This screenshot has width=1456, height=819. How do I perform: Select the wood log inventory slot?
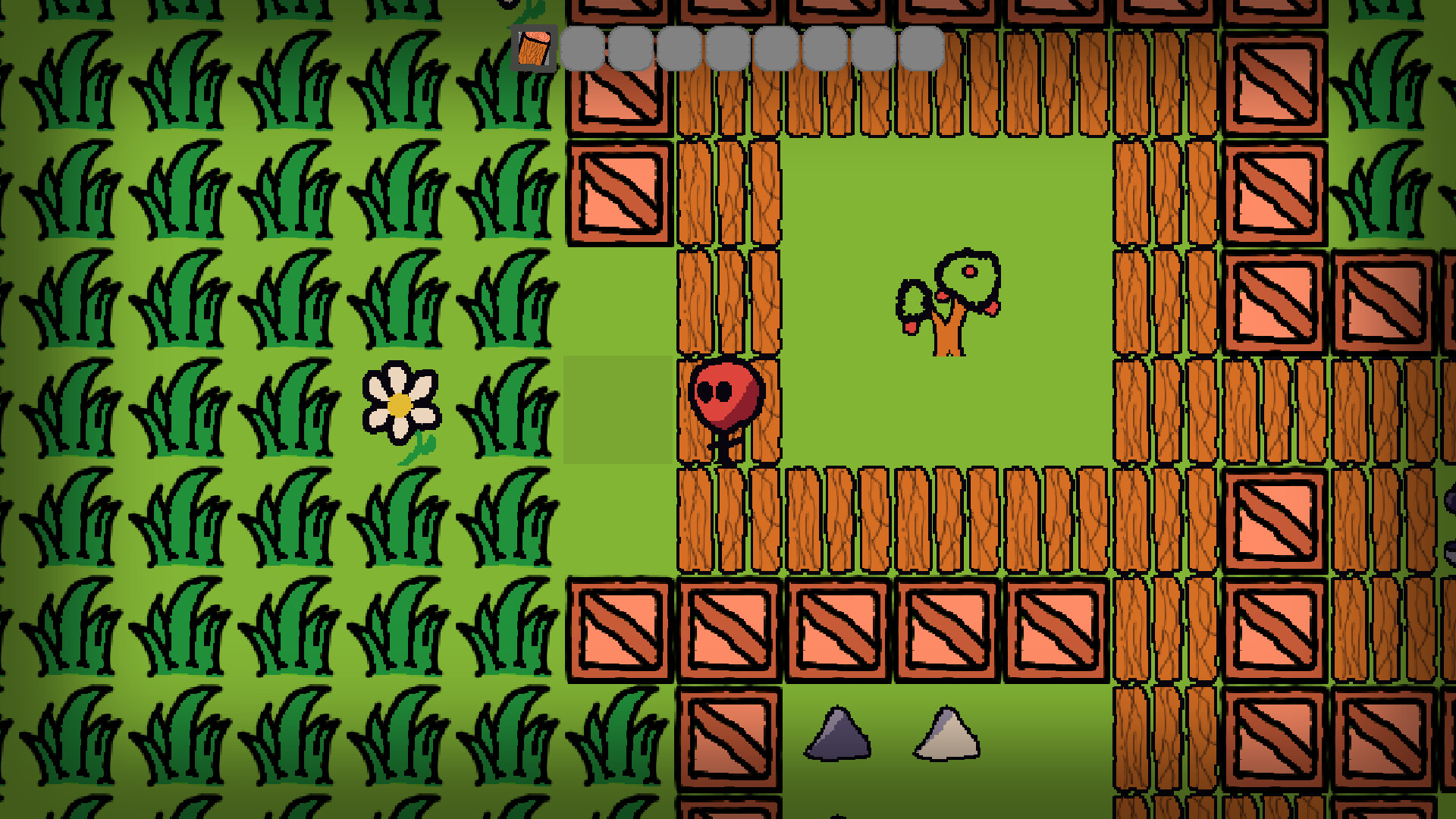(535, 49)
